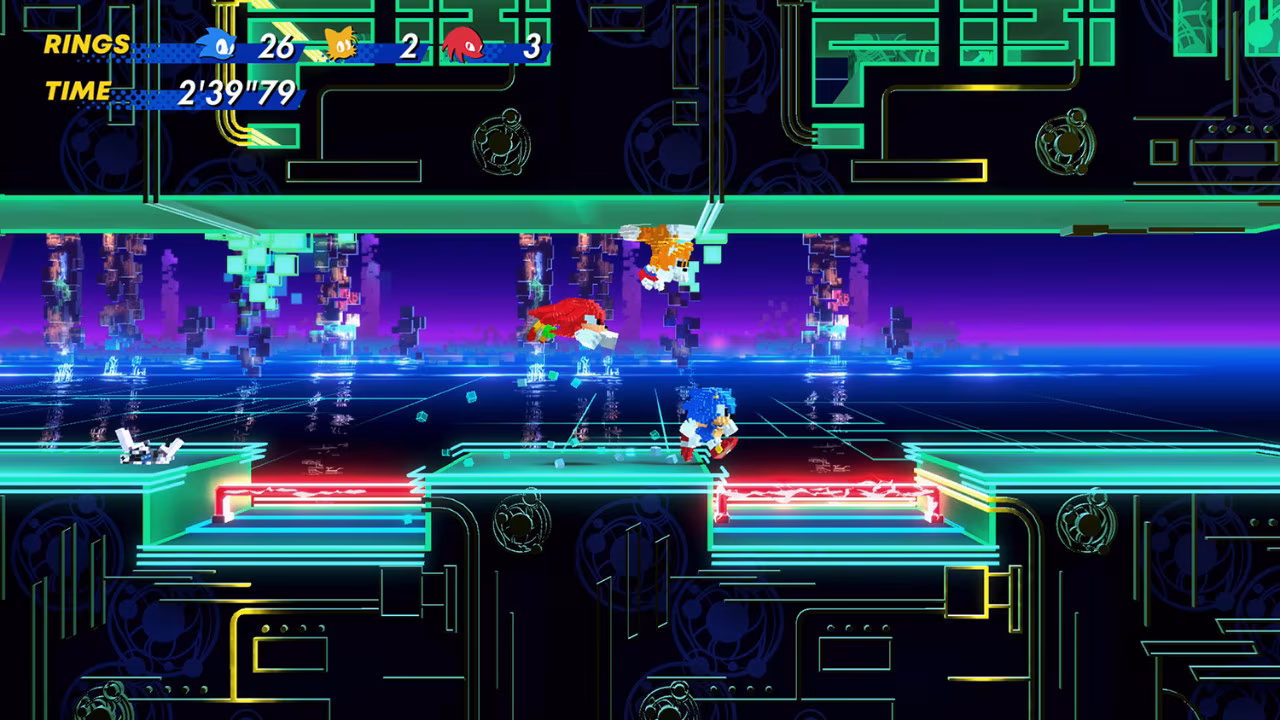Screen dimensions: 1280x720
Task: Choose the Knuckles head icon
Action: [463, 45]
